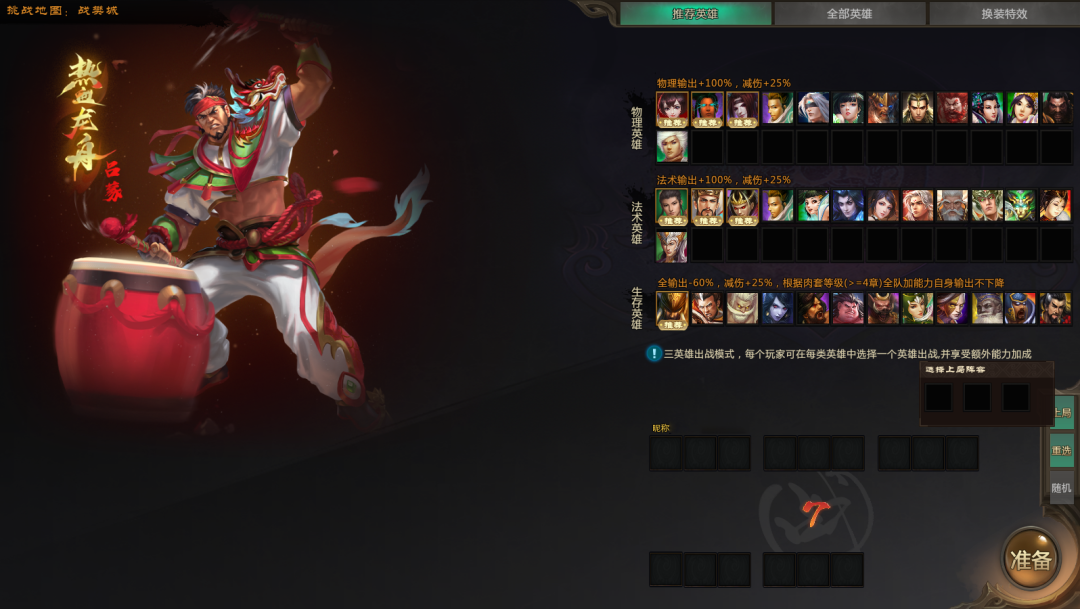Show the 换装特效 tab
This screenshot has height=609, width=1080.
pos(1003,14)
